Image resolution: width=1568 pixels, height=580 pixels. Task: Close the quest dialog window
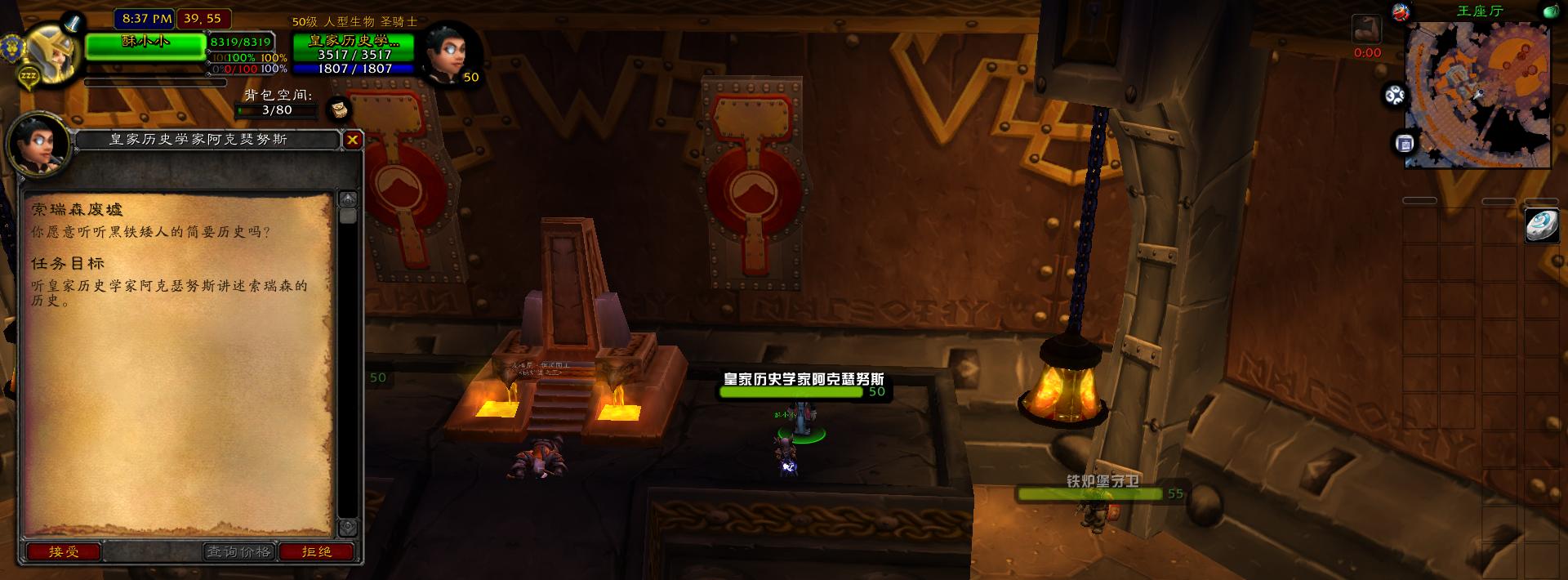(352, 140)
